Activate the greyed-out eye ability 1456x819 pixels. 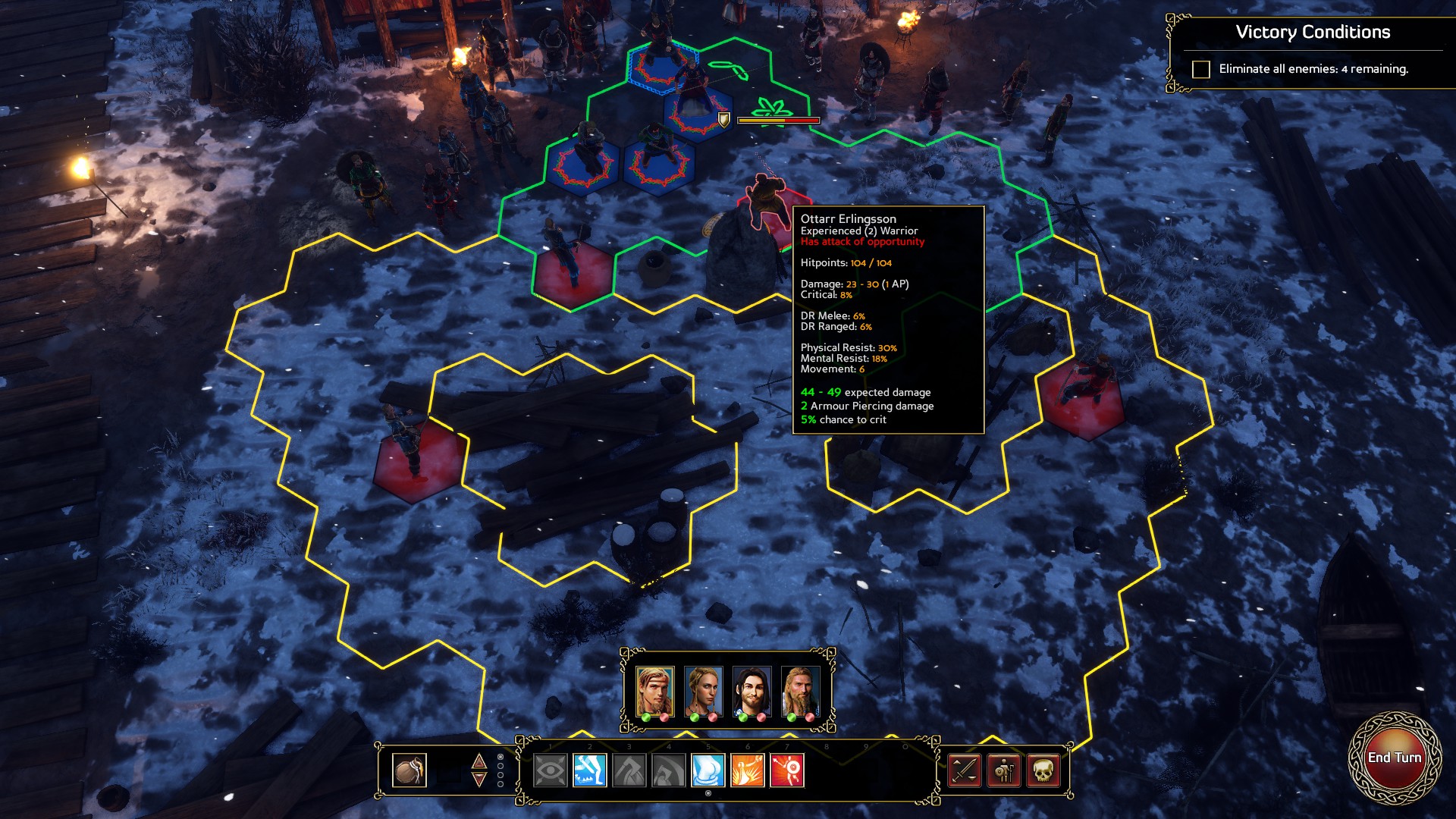pyautogui.click(x=551, y=771)
